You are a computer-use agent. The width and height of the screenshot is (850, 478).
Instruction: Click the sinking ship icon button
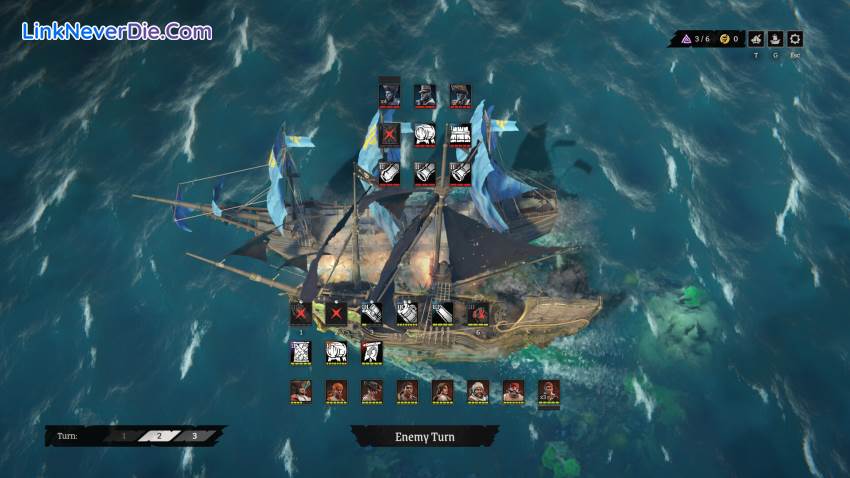click(756, 40)
